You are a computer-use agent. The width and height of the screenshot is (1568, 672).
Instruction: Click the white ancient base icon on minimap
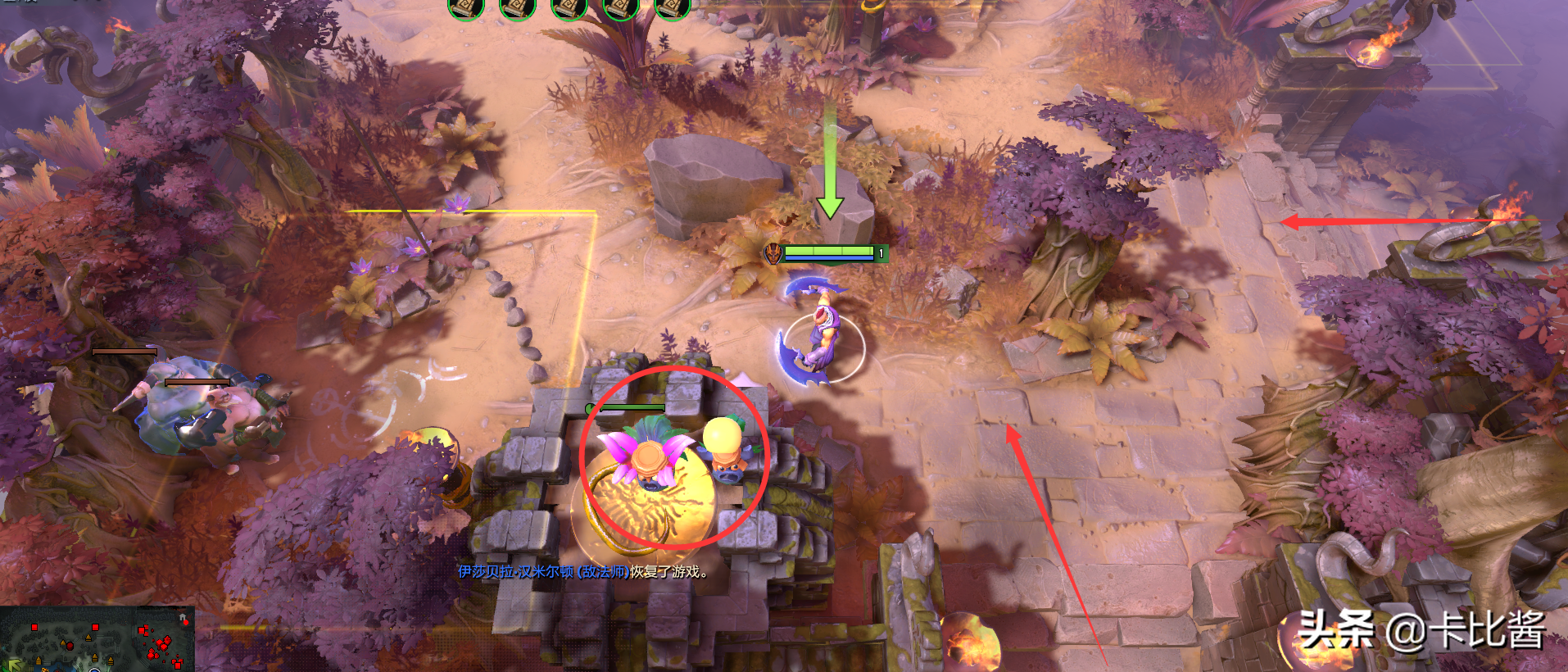point(183,617)
